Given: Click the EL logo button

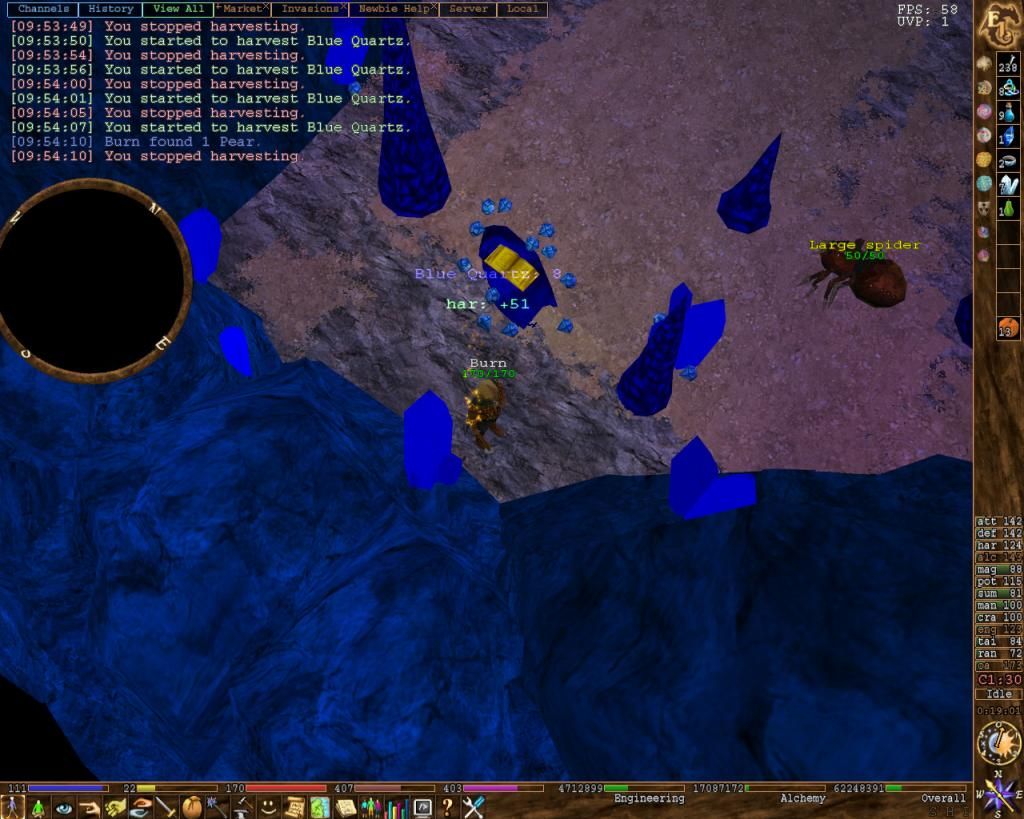Looking at the screenshot, I should coord(997,22).
